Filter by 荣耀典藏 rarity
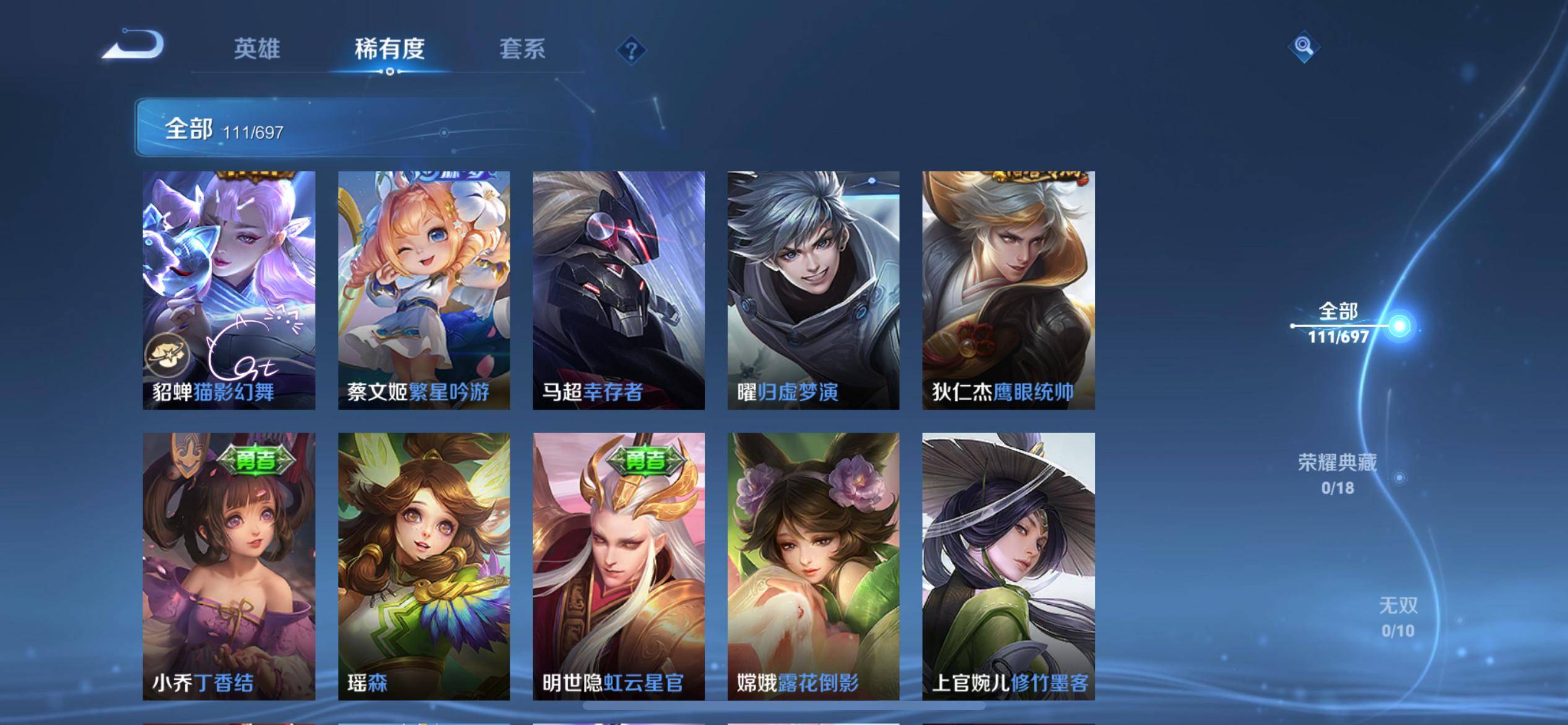Screen dimensions: 1568x725 1338,474
